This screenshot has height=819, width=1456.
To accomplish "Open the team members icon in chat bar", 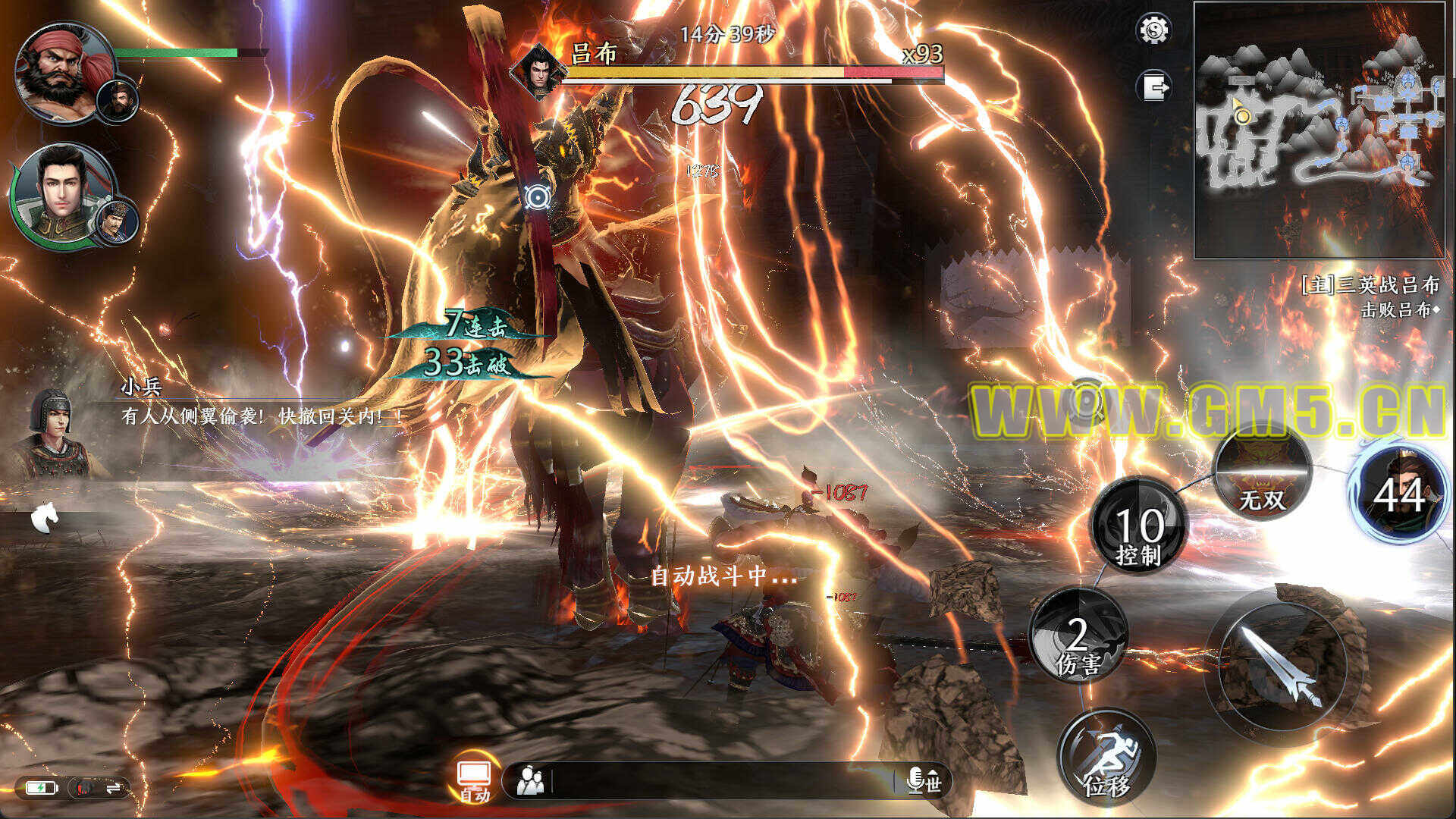I will [x=530, y=780].
